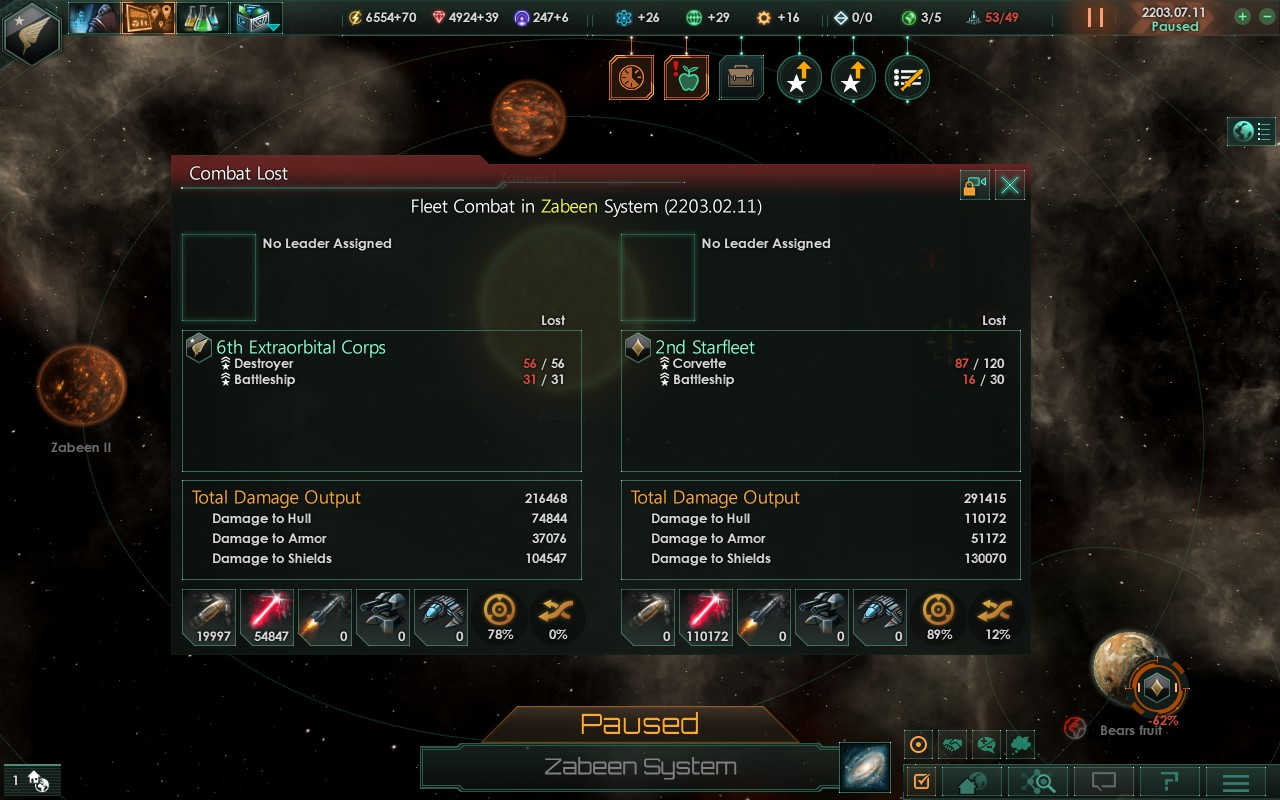The image size is (1280, 800).
Task: Close the Combat Lost report window
Action: tap(1010, 185)
